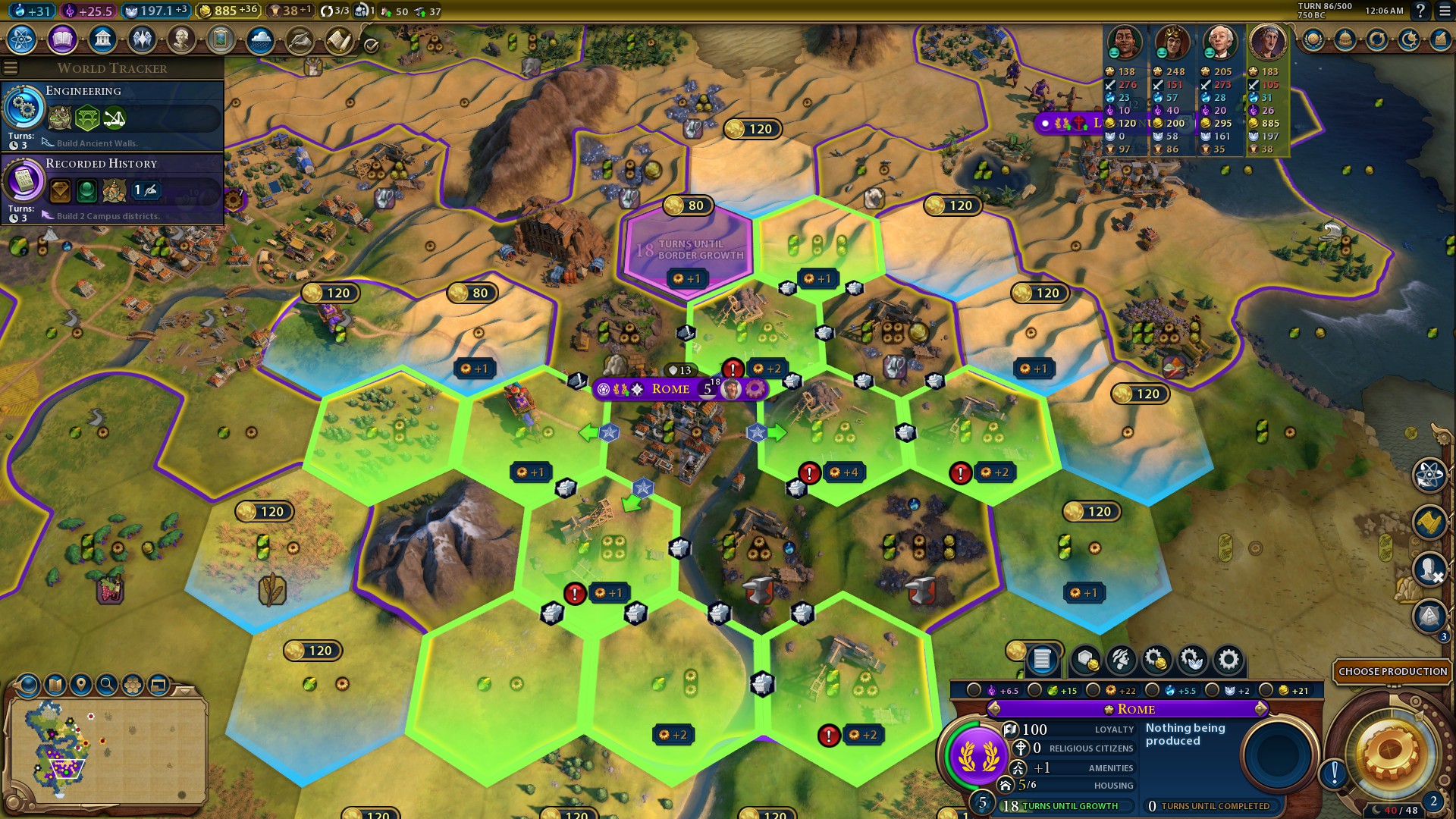This screenshot has height=819, width=1456.
Task: Toggle manage citizens head icon
Action: pyautogui.click(x=1121, y=660)
